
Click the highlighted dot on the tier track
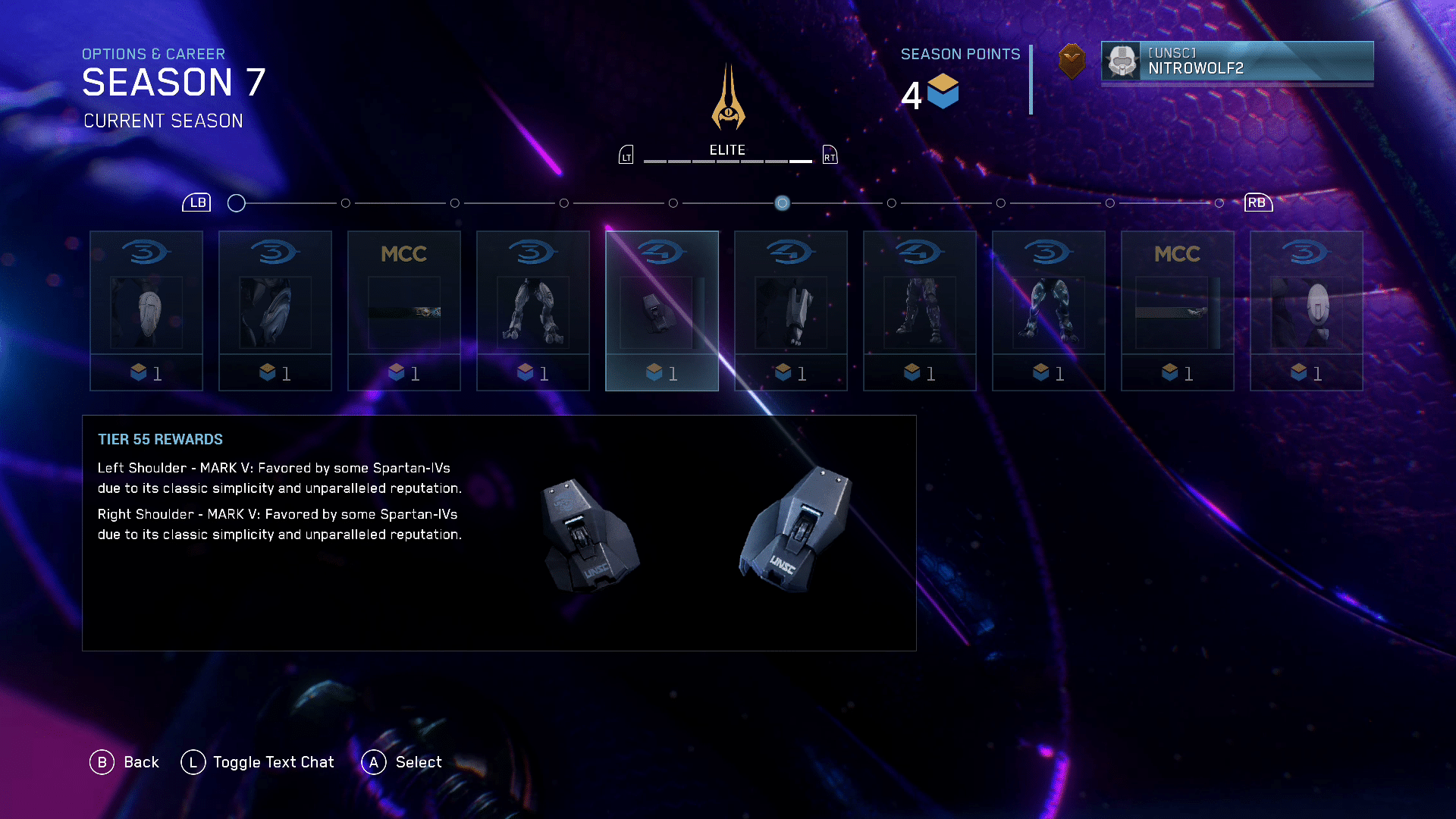(x=782, y=203)
